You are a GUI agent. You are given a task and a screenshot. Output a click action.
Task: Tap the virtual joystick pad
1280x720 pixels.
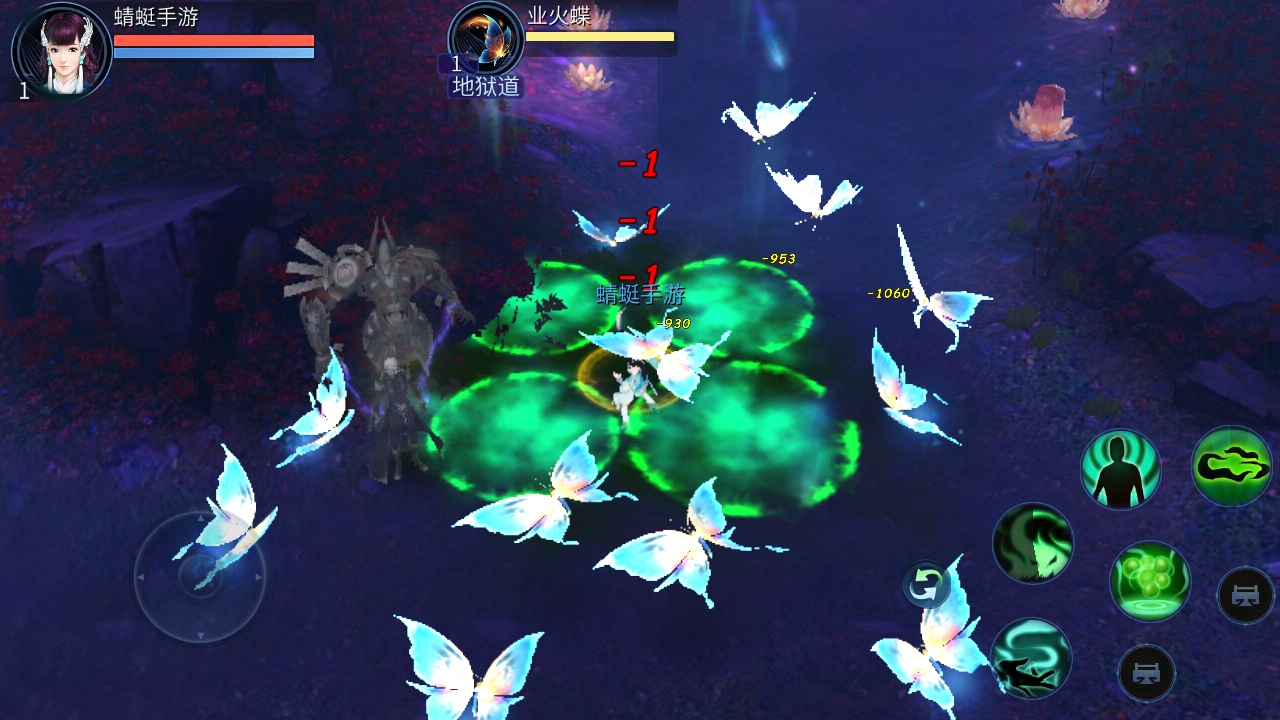click(200, 577)
